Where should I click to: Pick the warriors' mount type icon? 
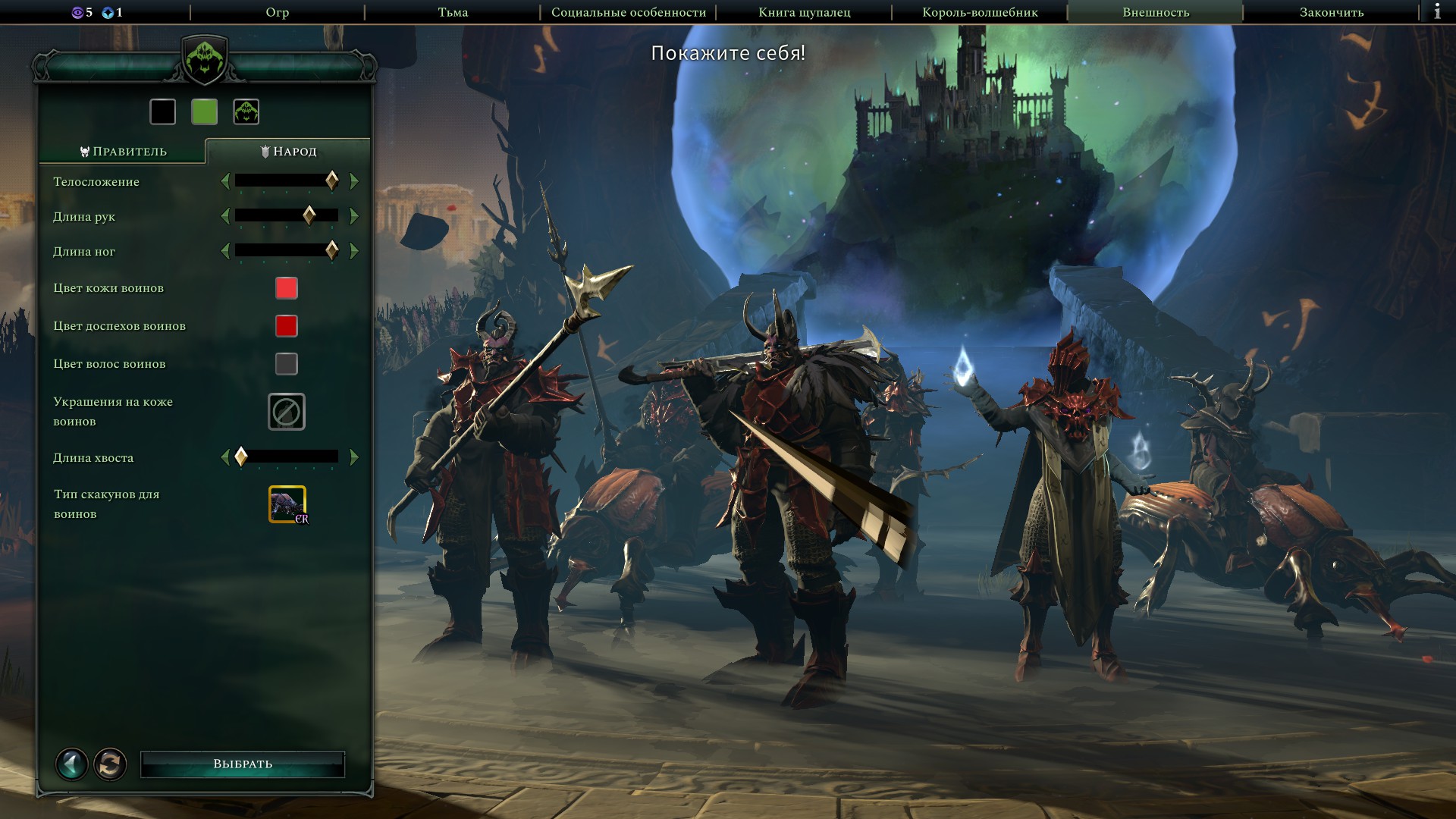287,504
